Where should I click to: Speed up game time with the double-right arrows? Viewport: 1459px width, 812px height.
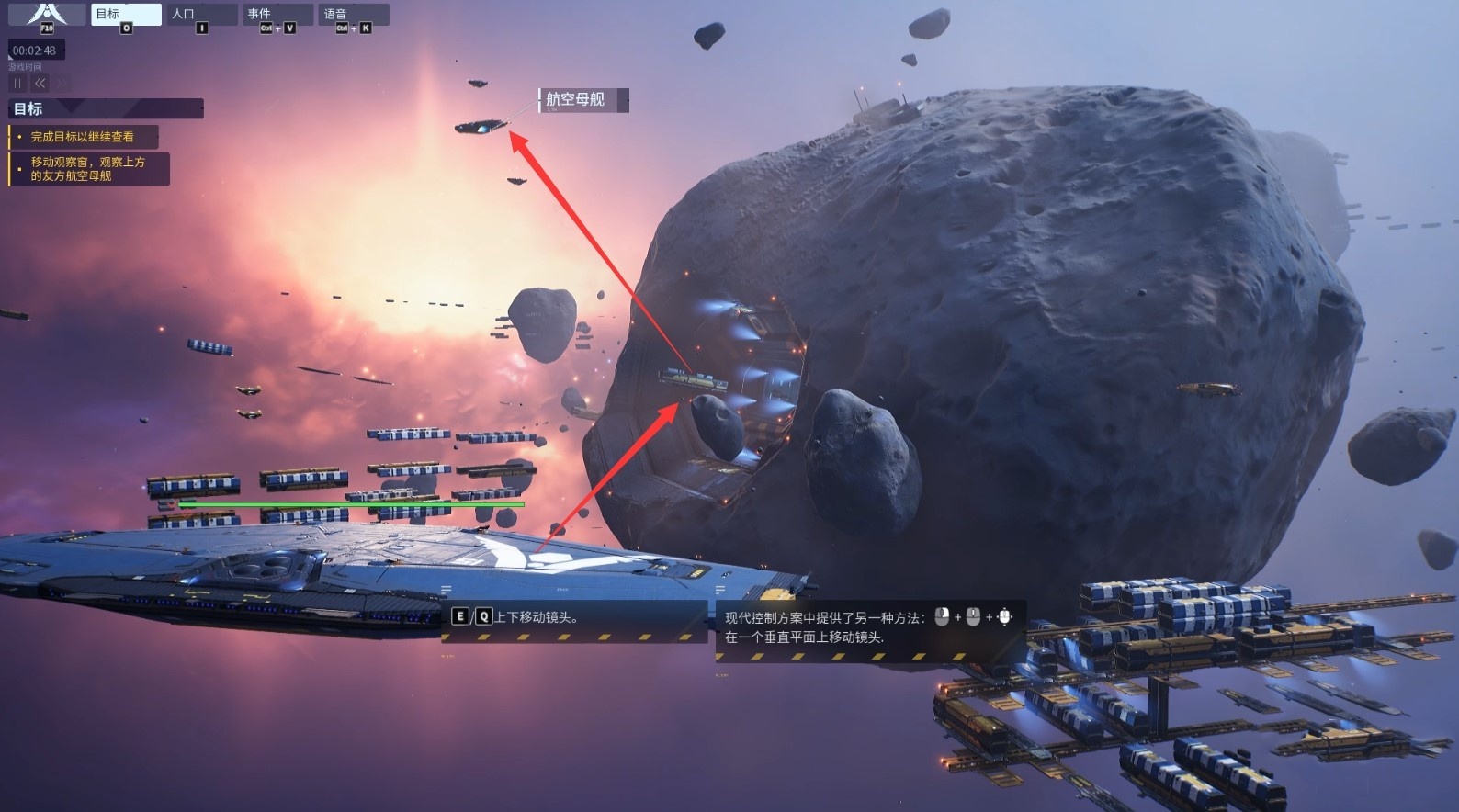pos(62,84)
